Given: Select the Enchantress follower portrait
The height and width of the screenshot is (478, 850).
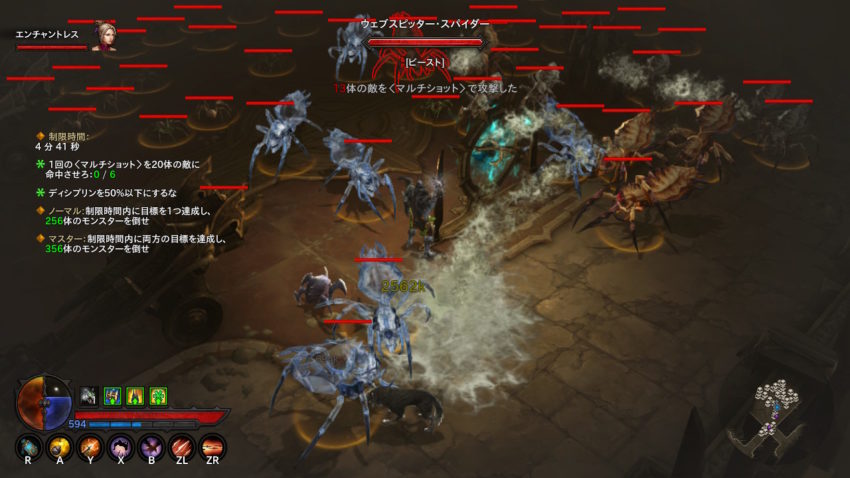Looking at the screenshot, I should click(x=103, y=35).
